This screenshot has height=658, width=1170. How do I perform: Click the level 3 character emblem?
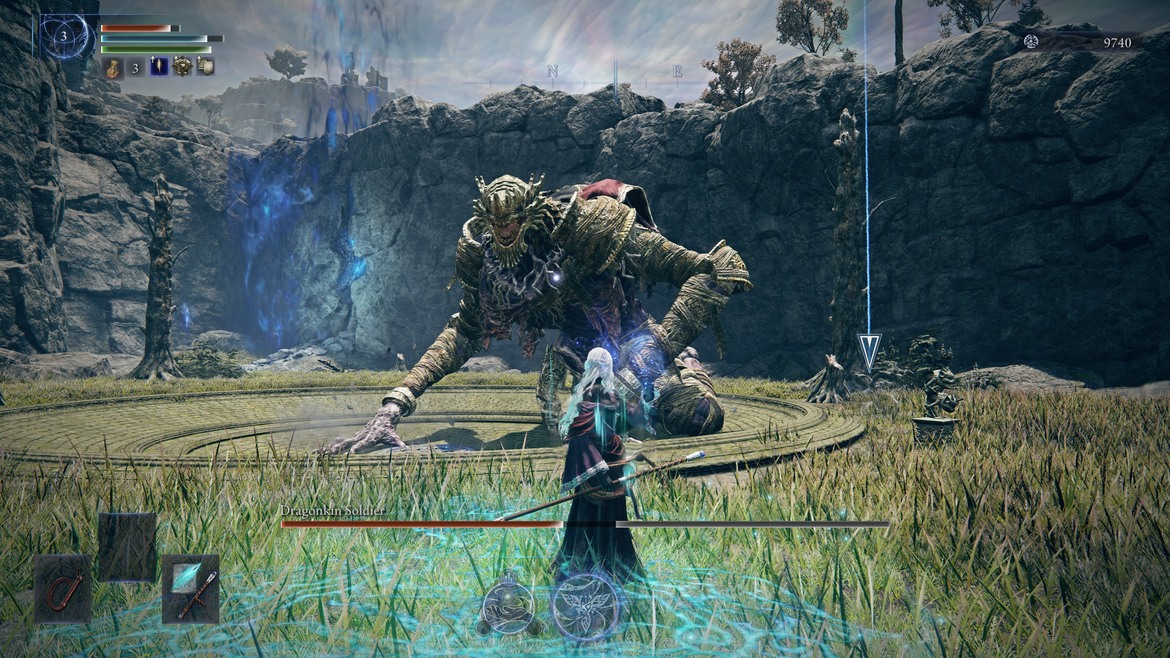65,37
